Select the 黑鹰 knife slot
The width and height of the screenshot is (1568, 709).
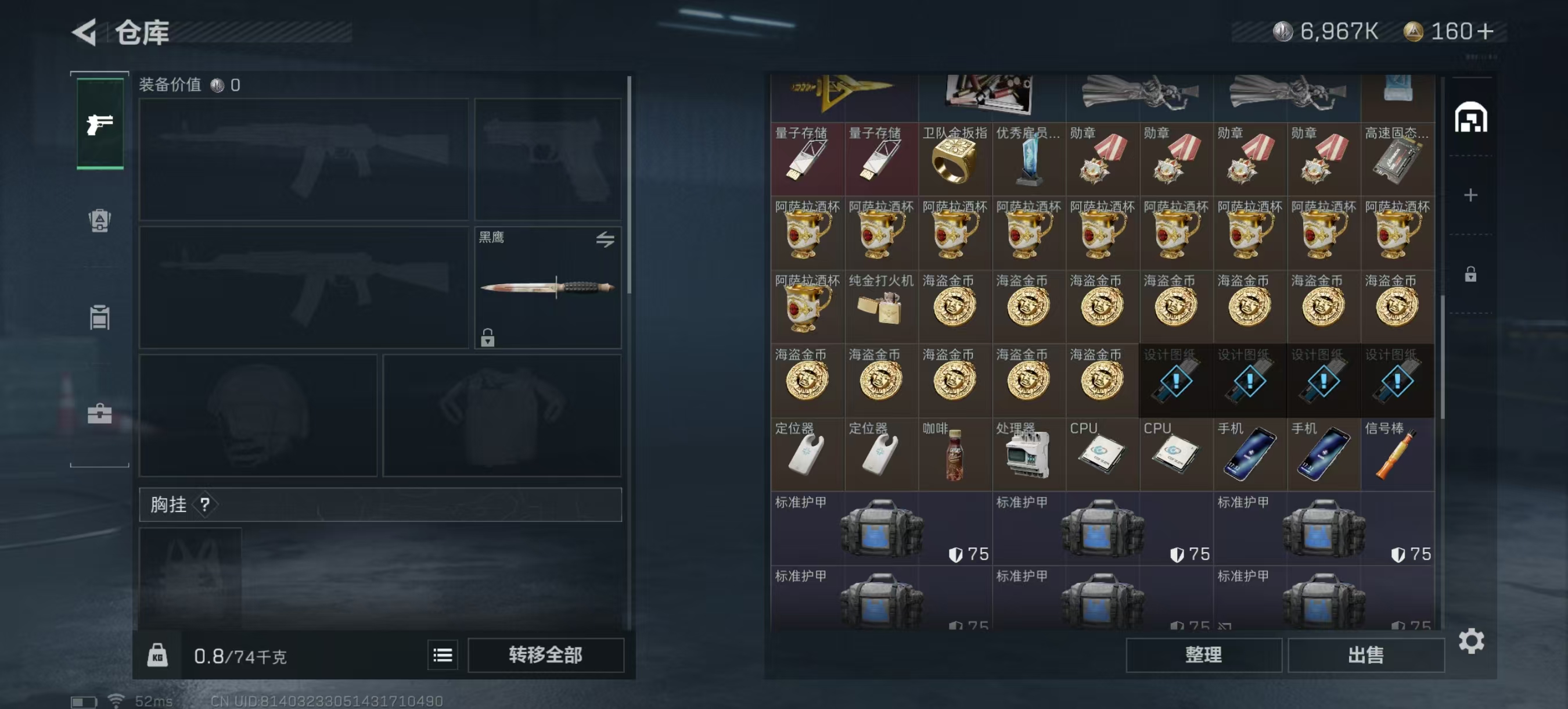[547, 288]
